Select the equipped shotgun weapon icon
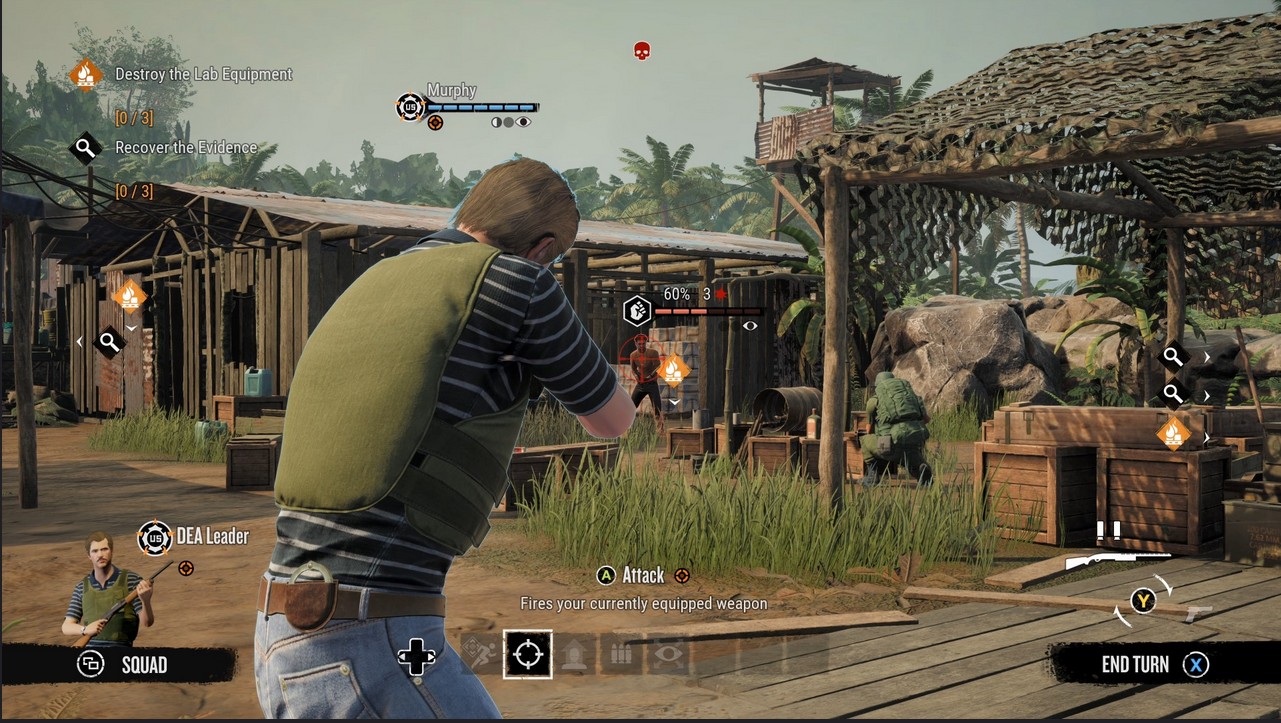 point(1117,560)
